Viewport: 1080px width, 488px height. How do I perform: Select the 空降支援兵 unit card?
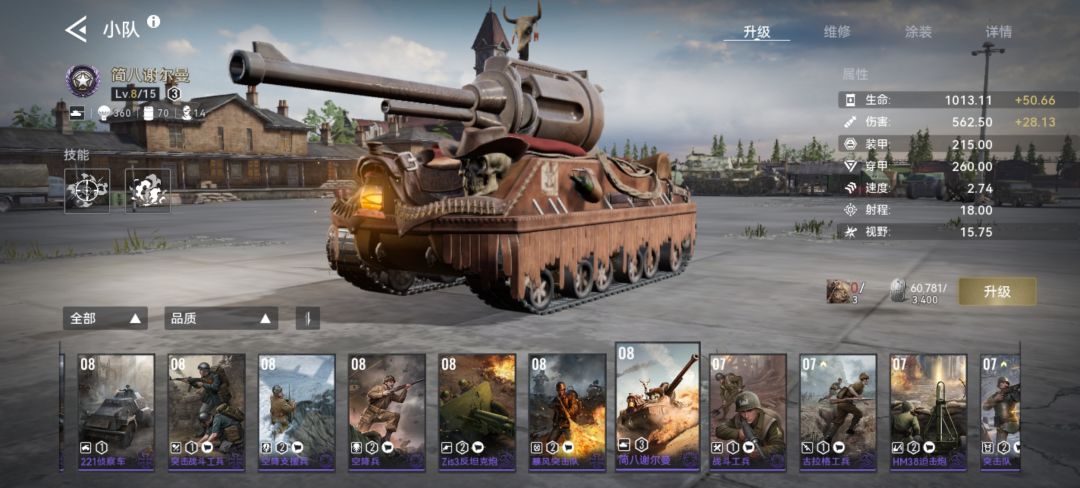point(297,411)
